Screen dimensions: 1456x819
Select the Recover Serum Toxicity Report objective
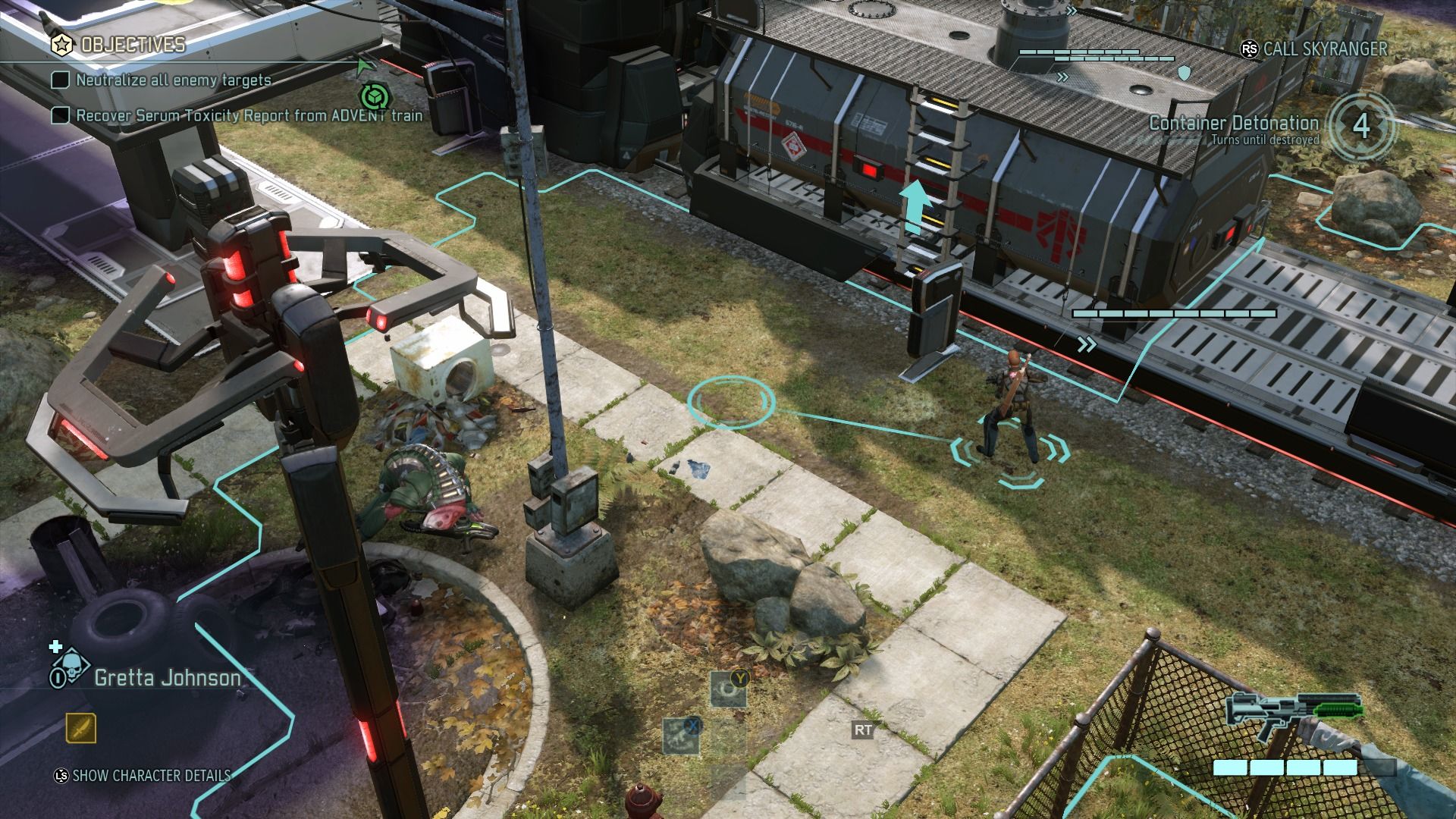[x=249, y=115]
